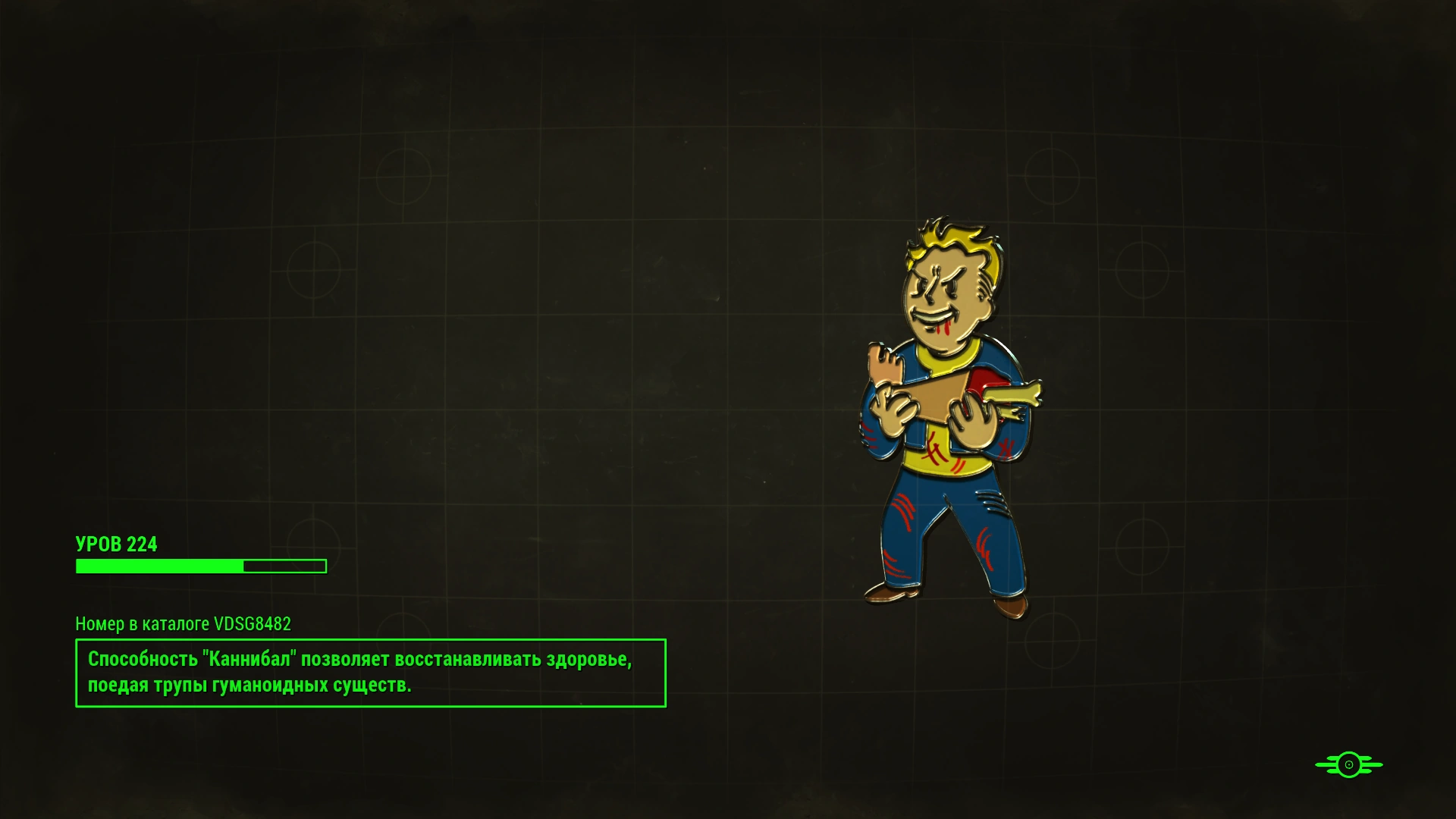The image size is (1456, 819).
Task: Select the catalog number VDSG8482 text
Action: coord(184,625)
